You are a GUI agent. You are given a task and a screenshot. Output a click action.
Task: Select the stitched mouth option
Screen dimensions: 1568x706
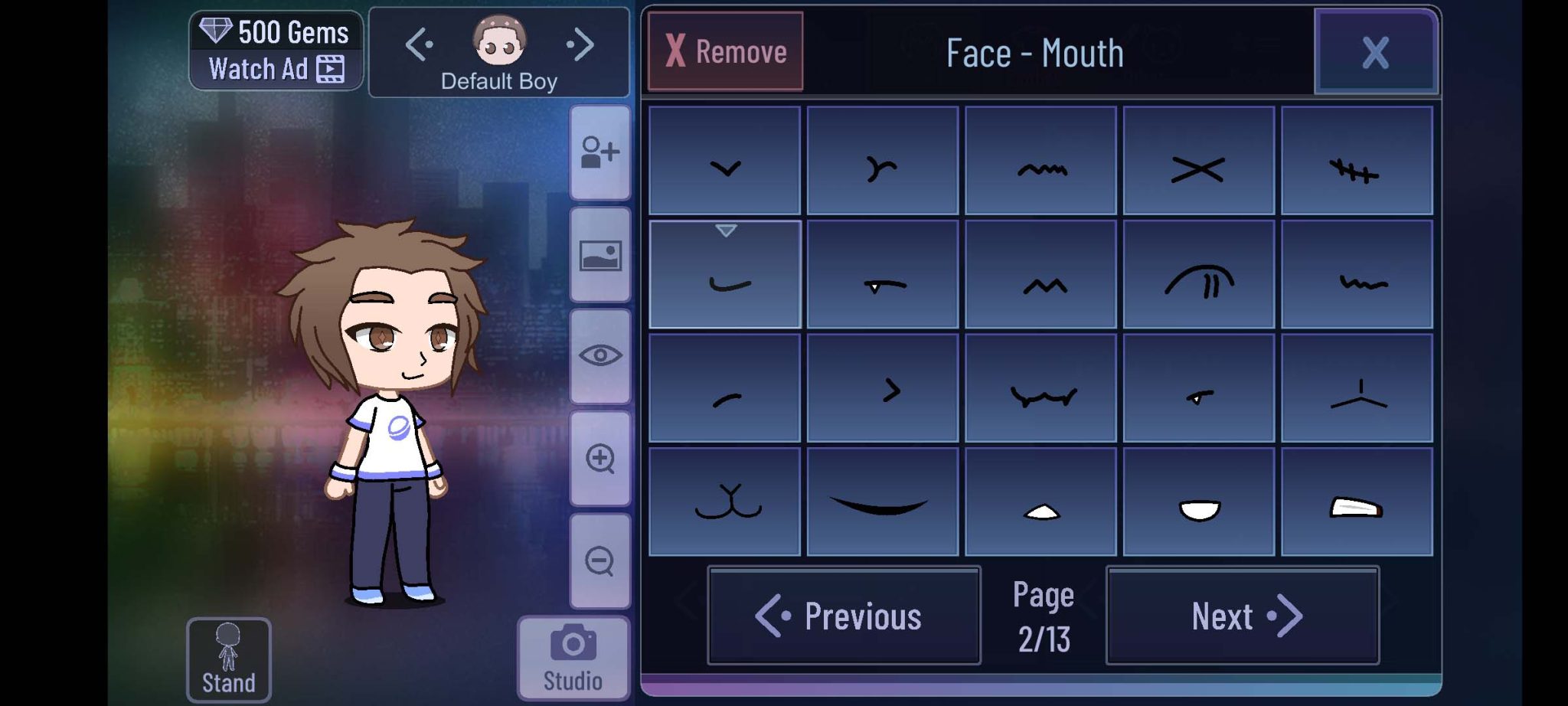tap(1356, 161)
